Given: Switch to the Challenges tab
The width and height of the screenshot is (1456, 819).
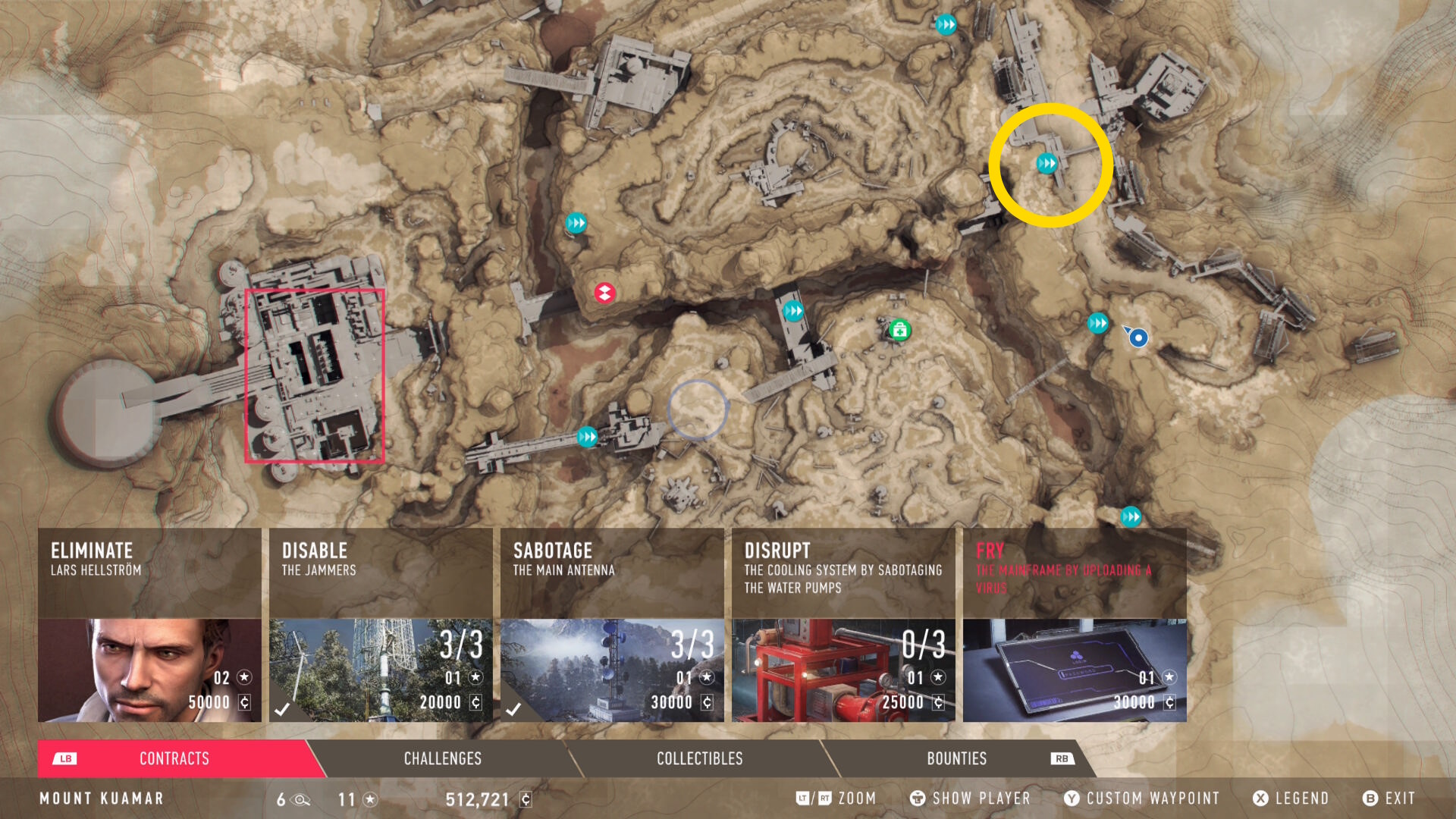Looking at the screenshot, I should coord(443,758).
